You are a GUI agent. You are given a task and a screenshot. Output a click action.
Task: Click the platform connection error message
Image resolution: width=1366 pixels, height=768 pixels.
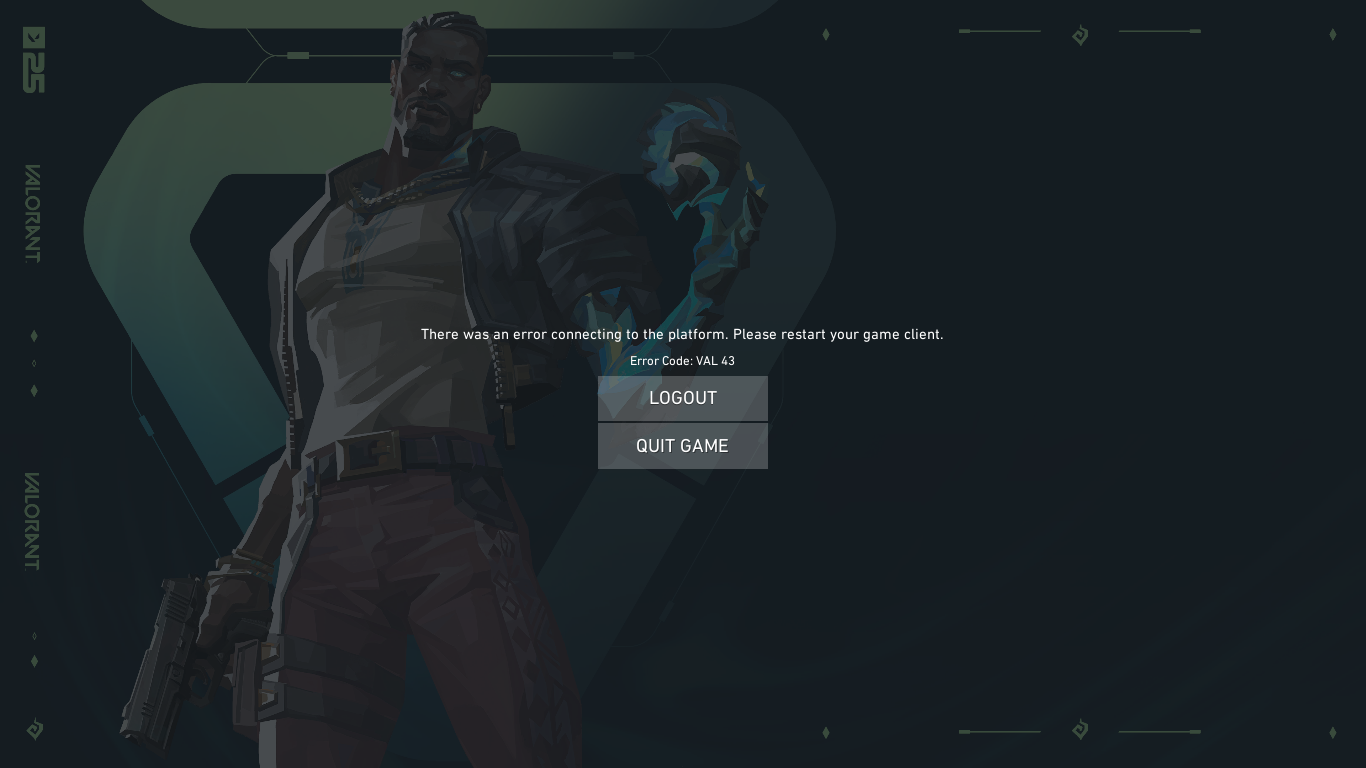pyautogui.click(x=682, y=334)
